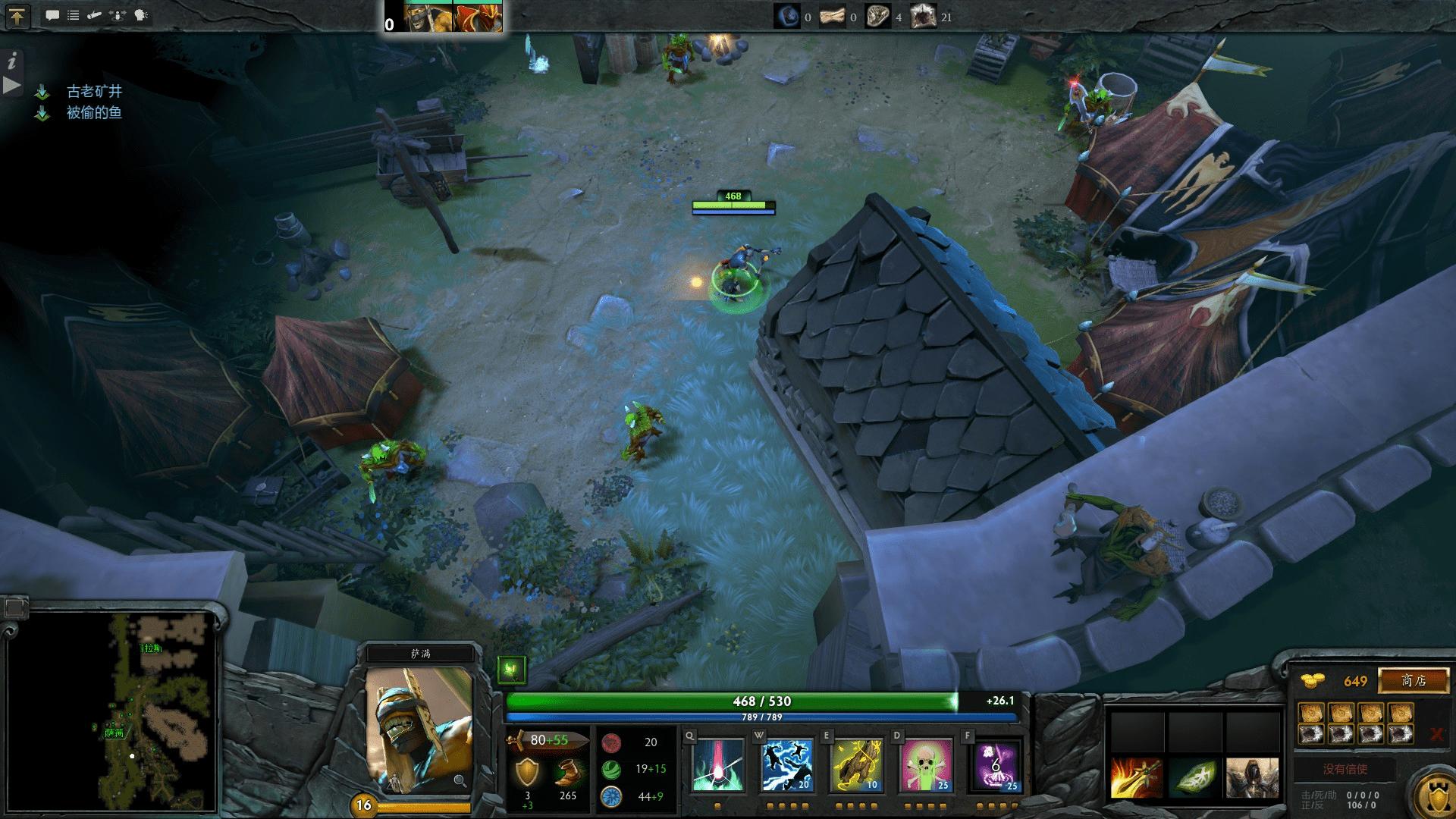The width and height of the screenshot is (1456, 819).
Task: Open the 商店 shop button
Action: (1413, 680)
